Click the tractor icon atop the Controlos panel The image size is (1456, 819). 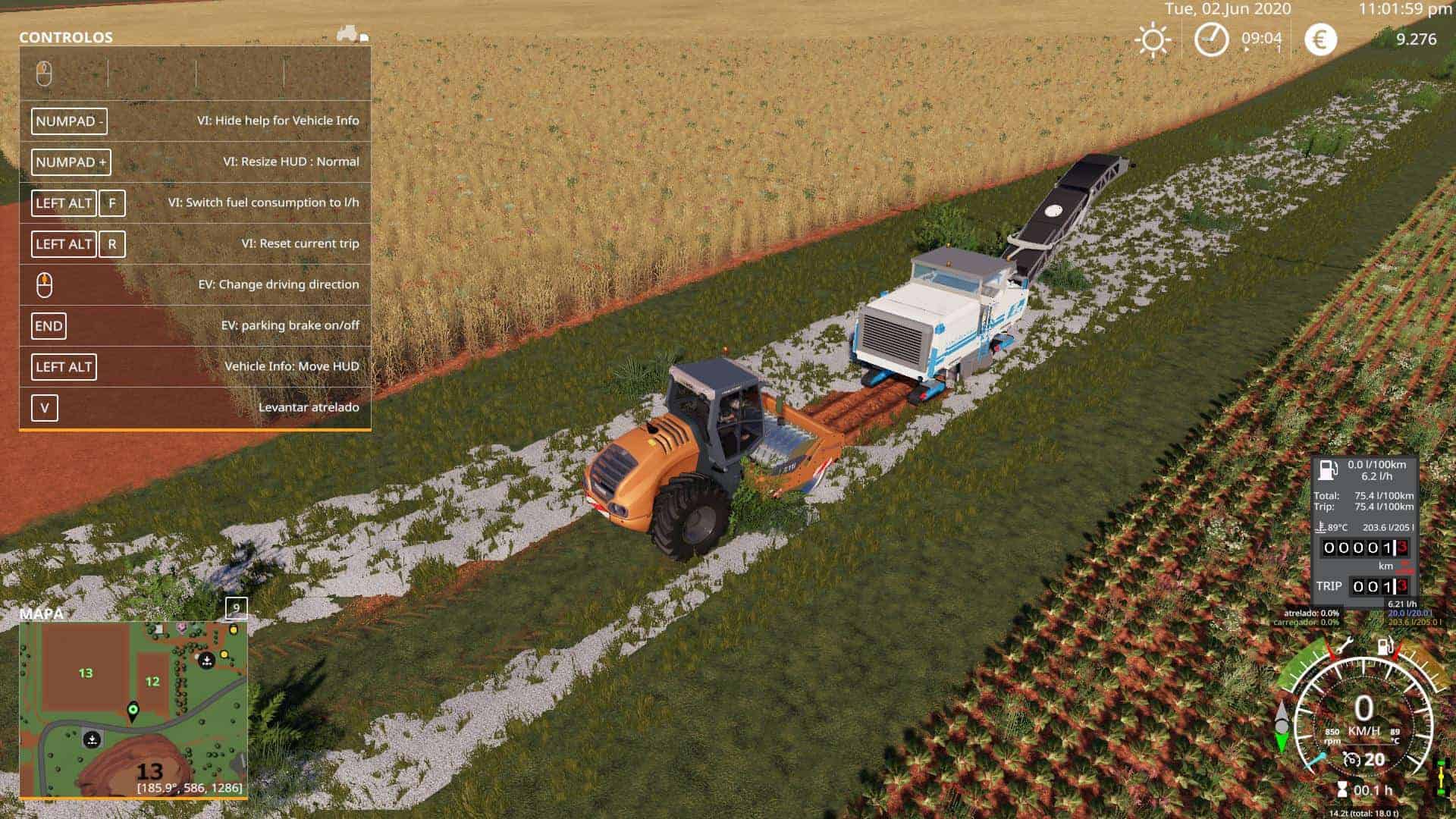click(346, 33)
